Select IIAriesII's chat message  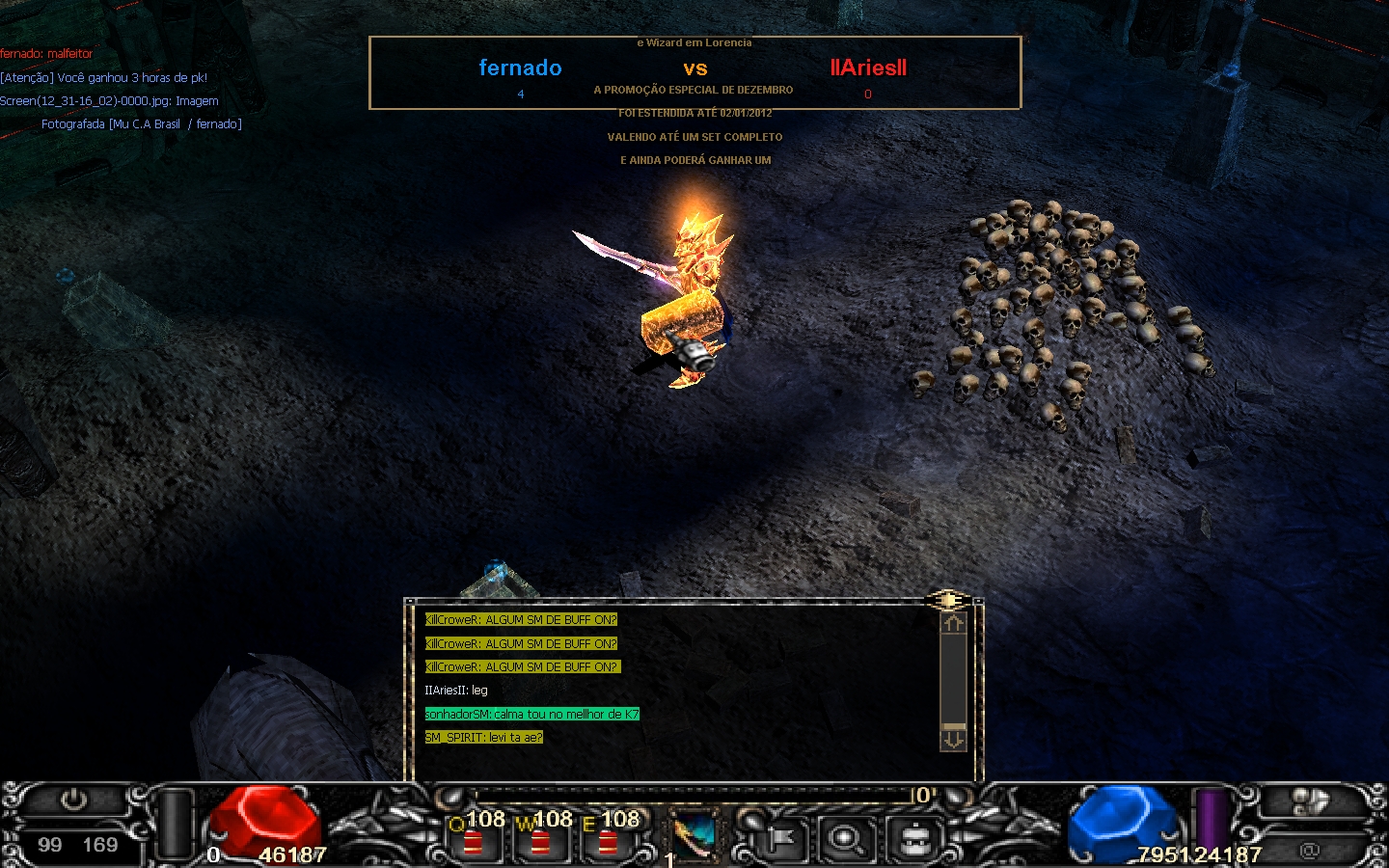coord(456,691)
